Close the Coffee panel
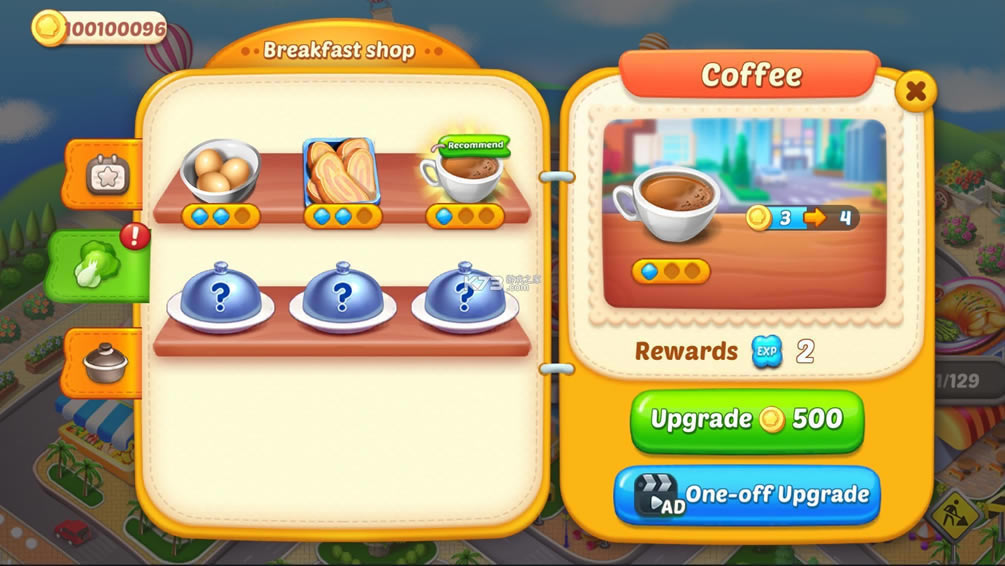Viewport: 1005px width, 566px height. pyautogui.click(x=914, y=92)
